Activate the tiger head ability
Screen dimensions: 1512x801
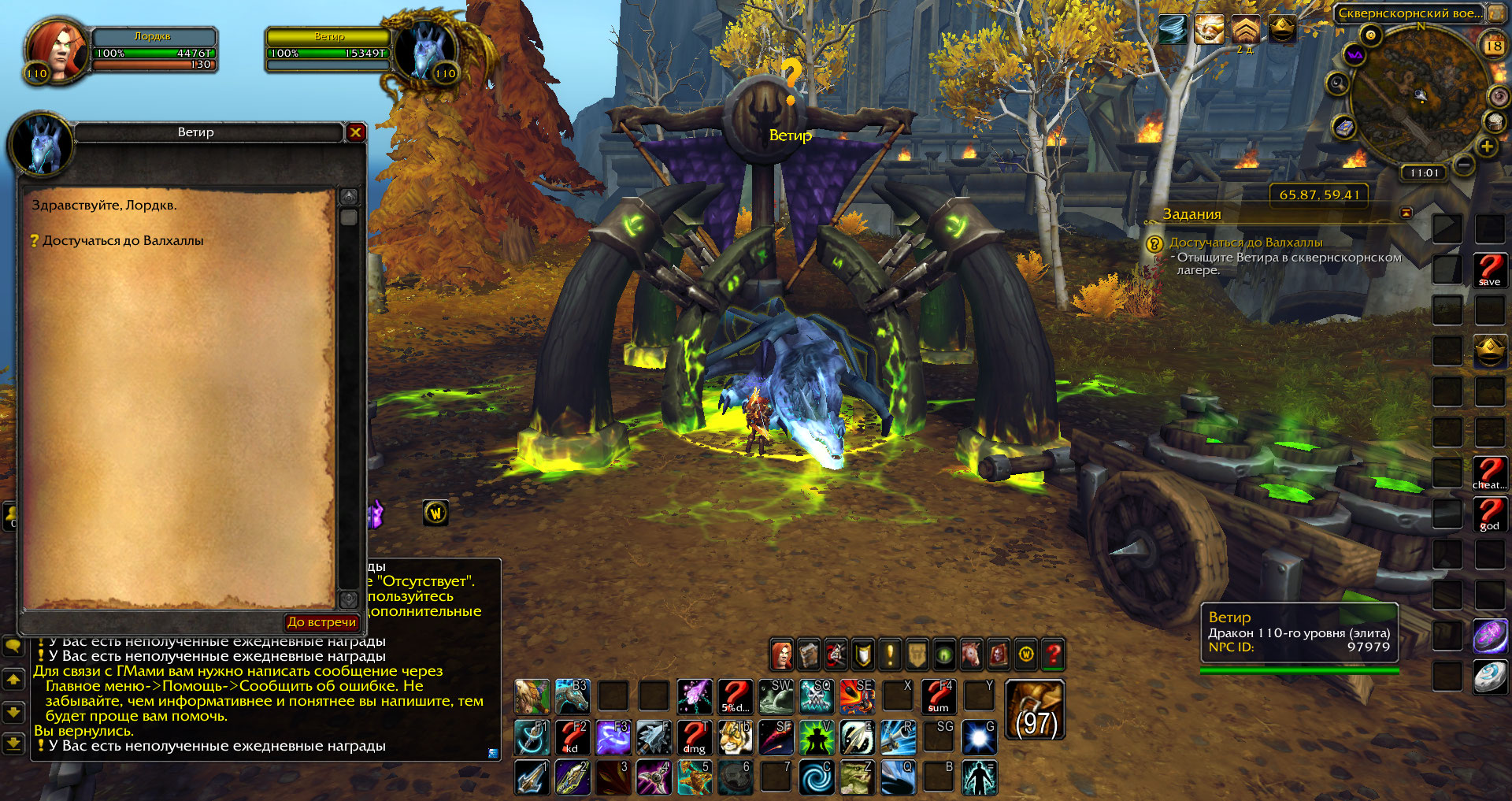735,738
